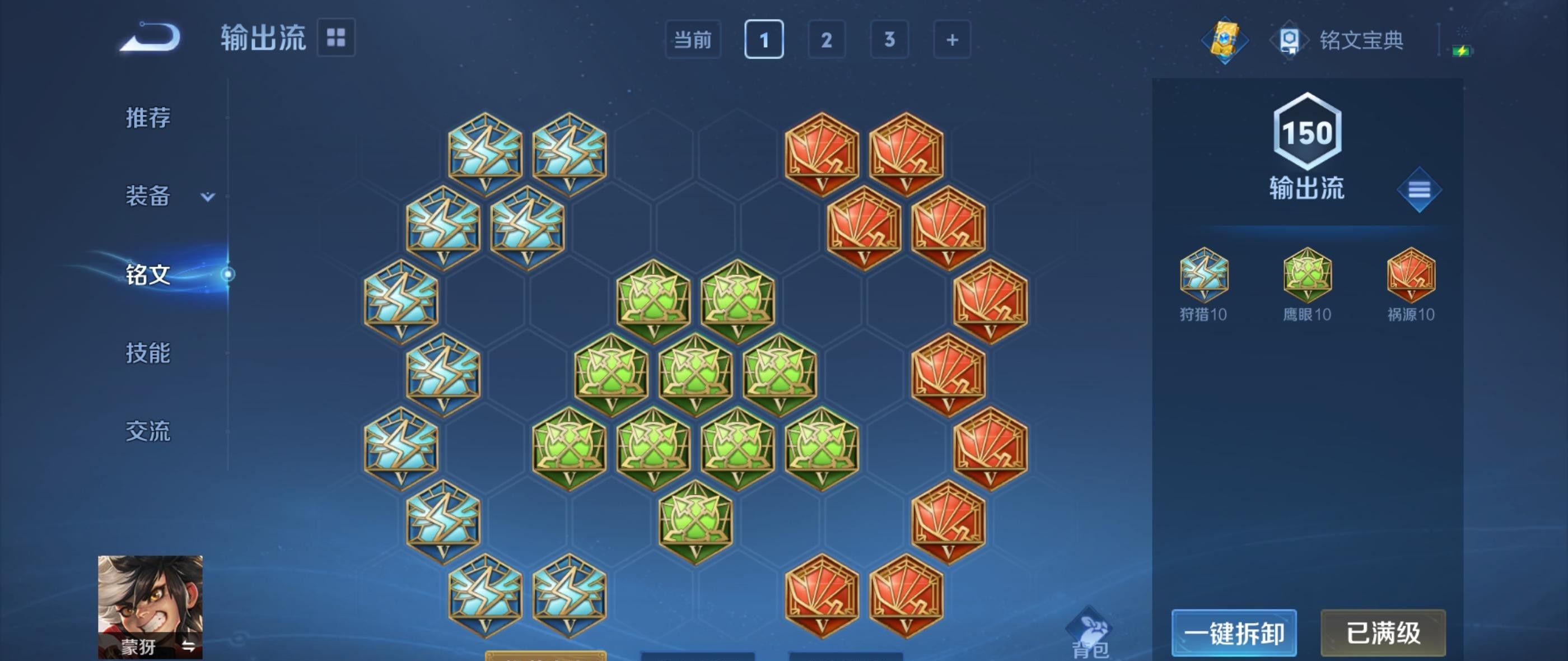Image resolution: width=1568 pixels, height=661 pixels.
Task: Switch to the 技能 skills tab
Action: [148, 353]
